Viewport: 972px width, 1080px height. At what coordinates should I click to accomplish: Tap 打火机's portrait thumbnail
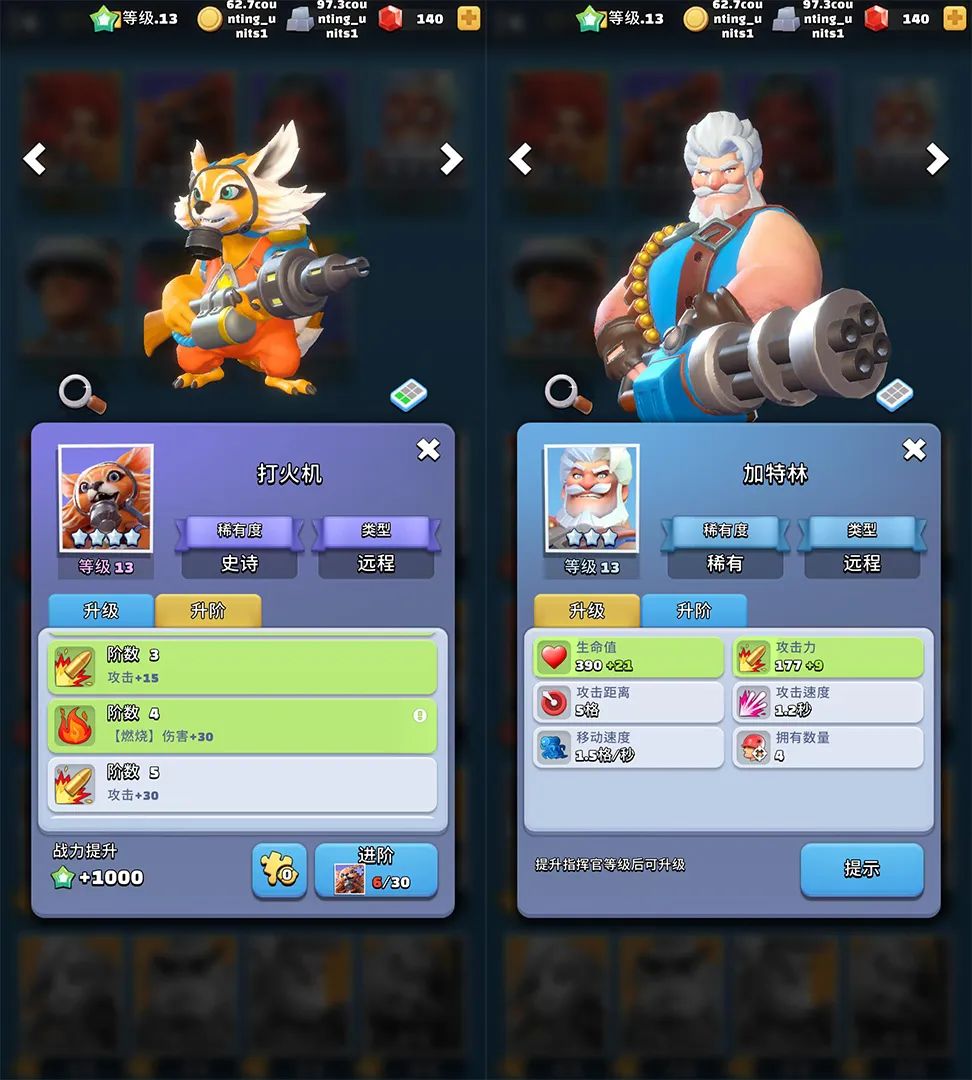pyautogui.click(x=106, y=499)
